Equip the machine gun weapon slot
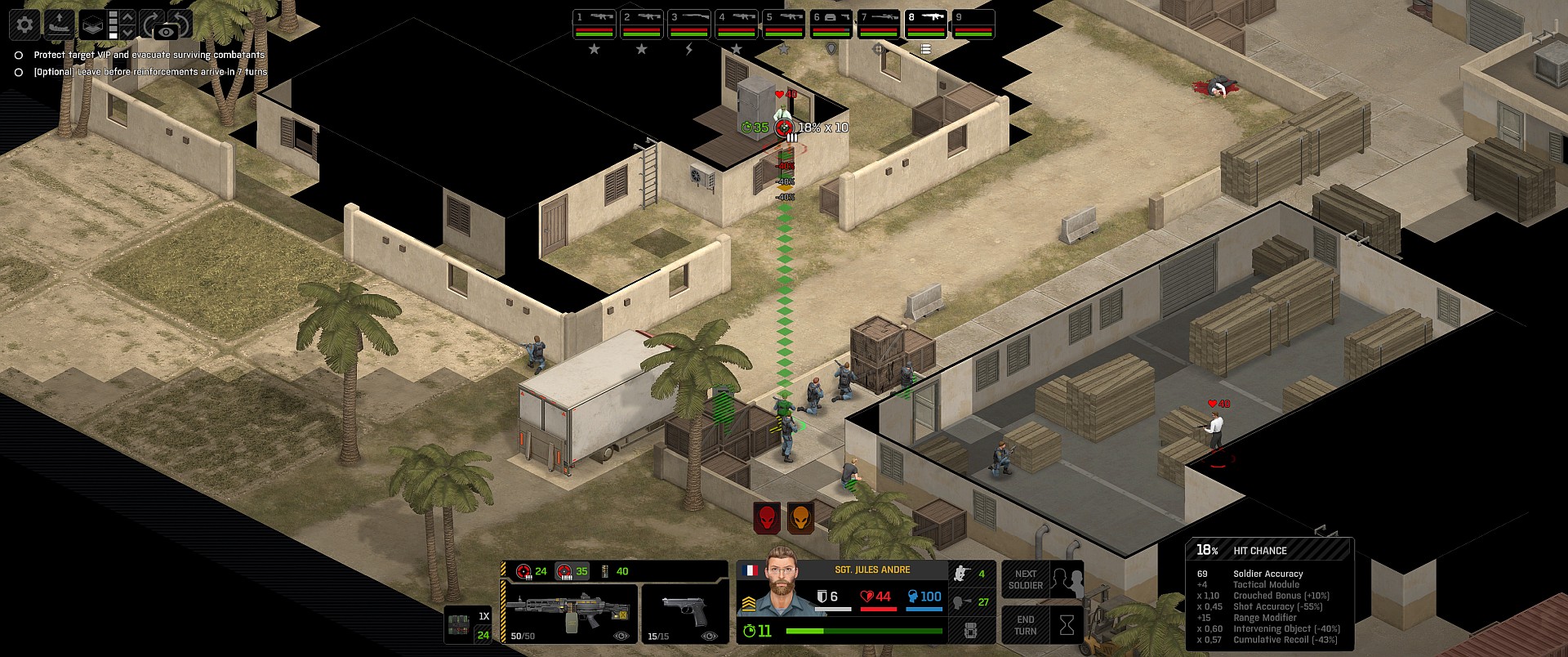 (x=569, y=614)
